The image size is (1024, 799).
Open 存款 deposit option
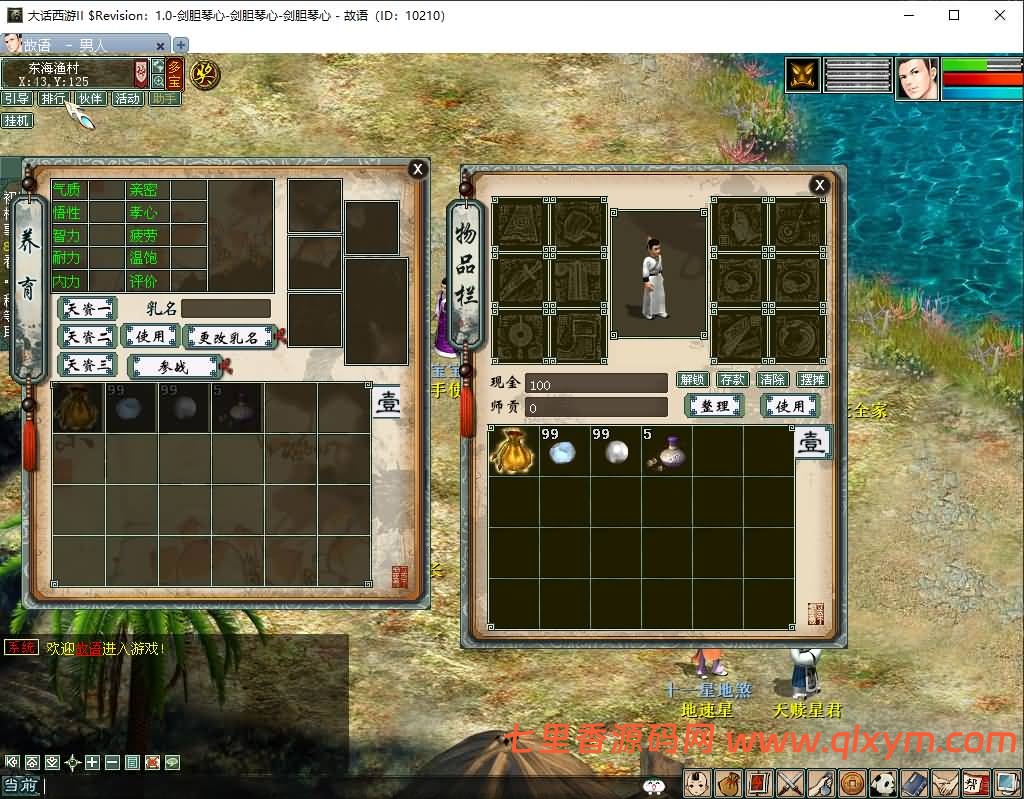(x=732, y=380)
